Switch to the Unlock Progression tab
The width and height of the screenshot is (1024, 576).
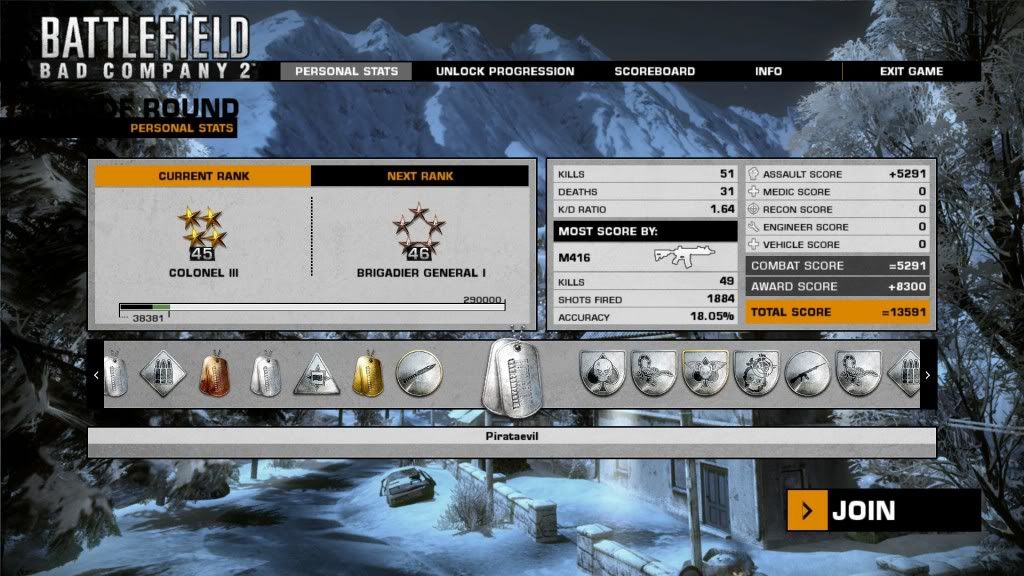point(504,72)
